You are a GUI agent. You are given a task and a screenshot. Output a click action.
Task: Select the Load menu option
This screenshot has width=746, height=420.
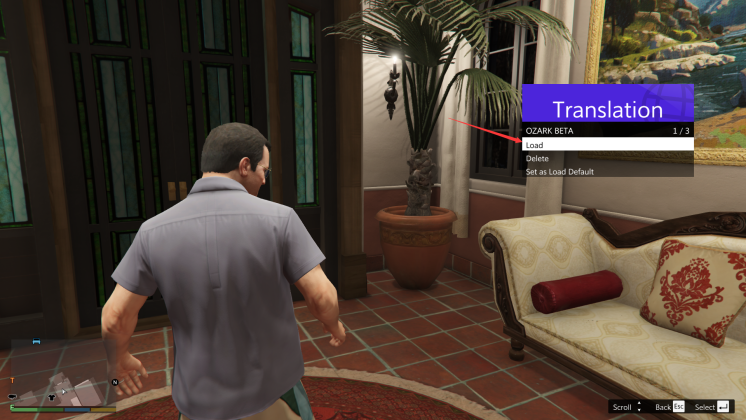click(x=606, y=145)
